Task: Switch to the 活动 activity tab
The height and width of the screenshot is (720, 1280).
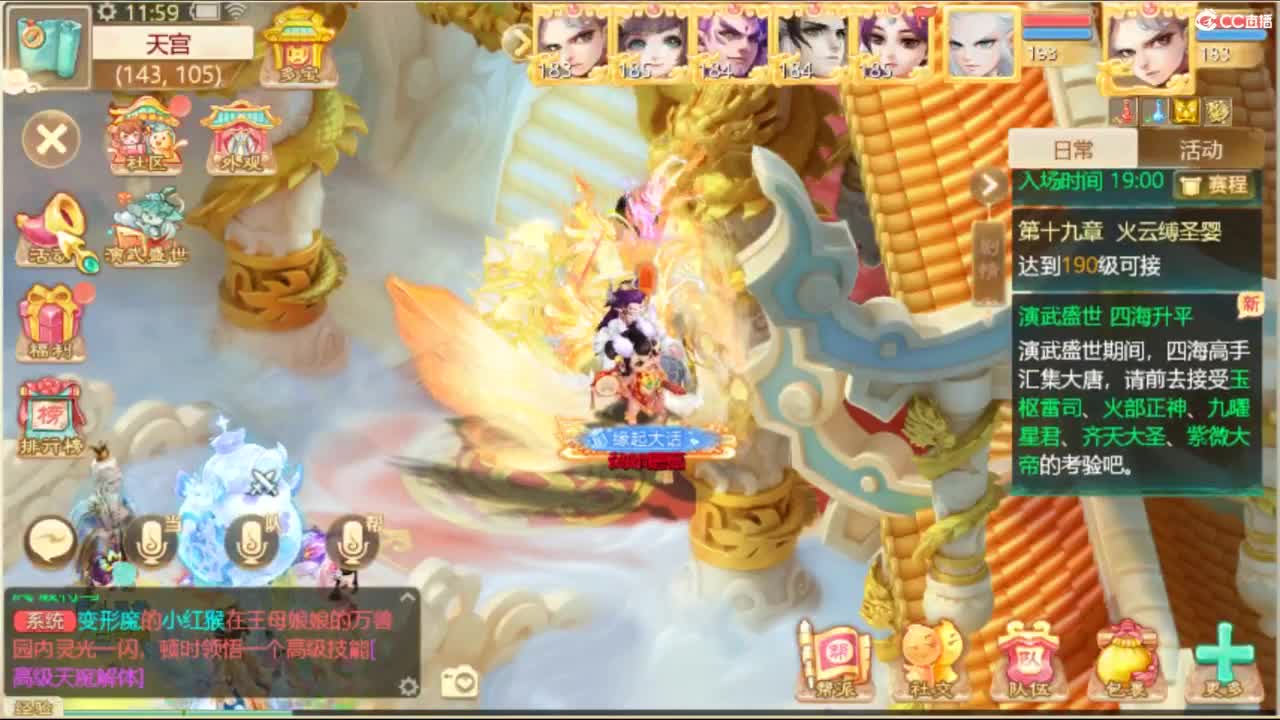Action: (1199, 148)
